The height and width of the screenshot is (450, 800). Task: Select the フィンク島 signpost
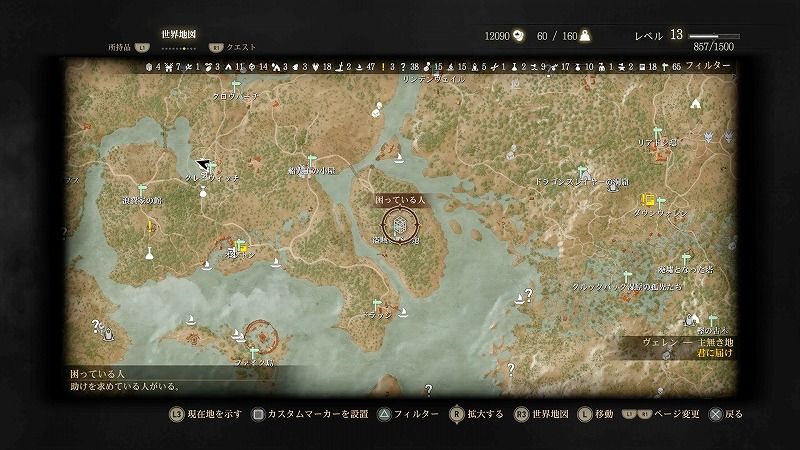[254, 352]
